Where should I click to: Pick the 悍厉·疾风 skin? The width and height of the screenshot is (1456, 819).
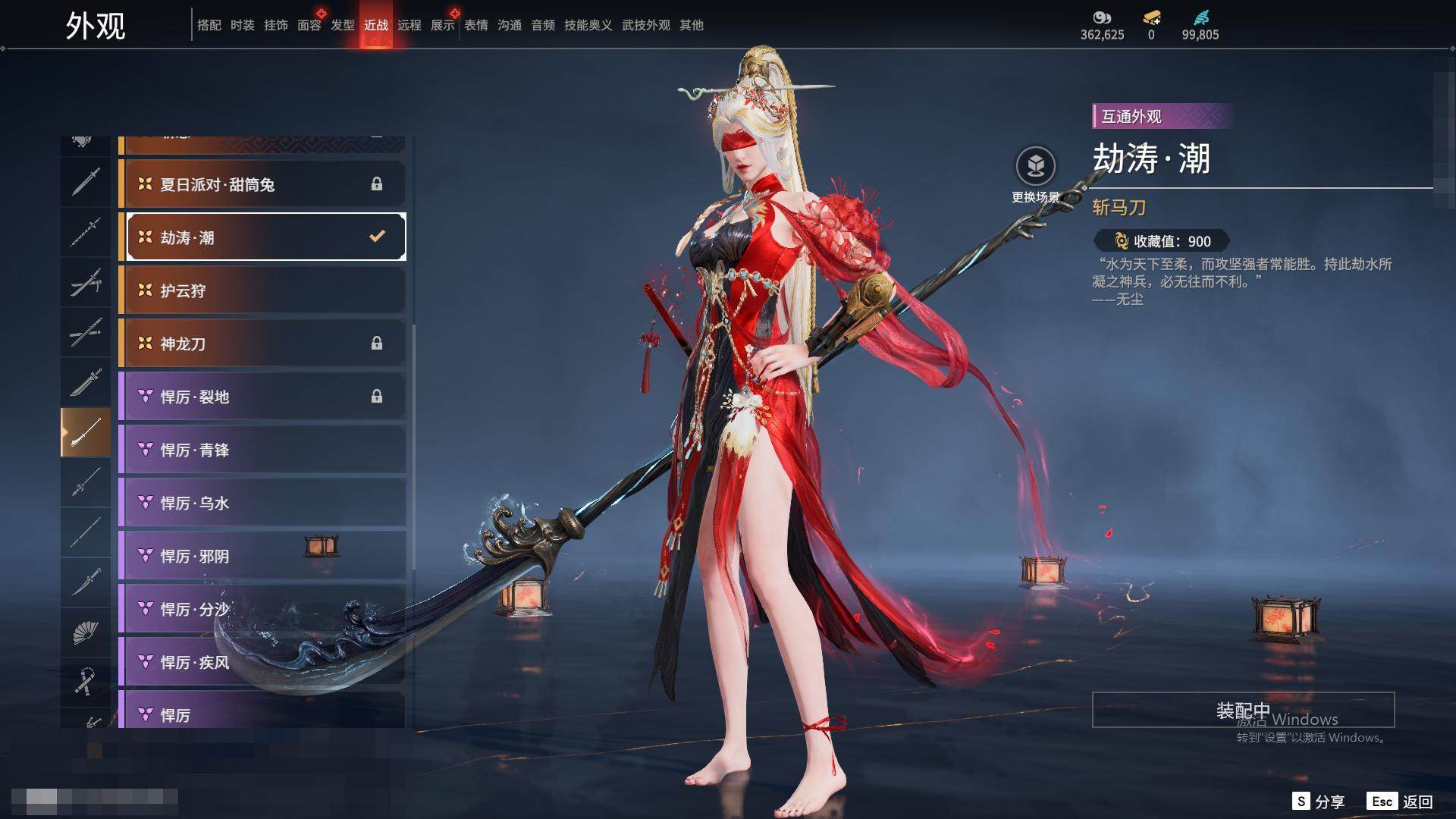click(262, 662)
